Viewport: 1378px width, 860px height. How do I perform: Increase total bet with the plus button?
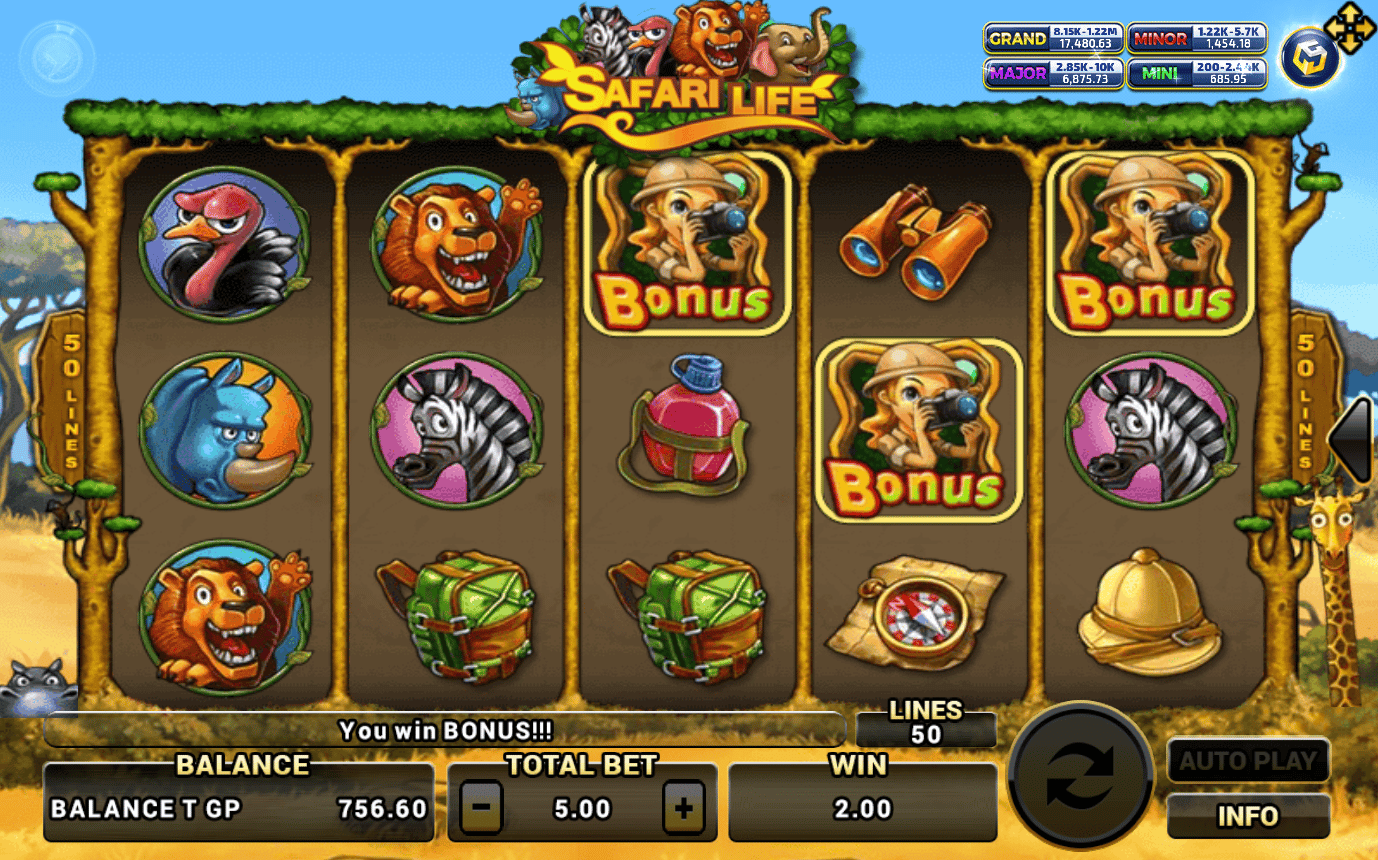point(684,808)
